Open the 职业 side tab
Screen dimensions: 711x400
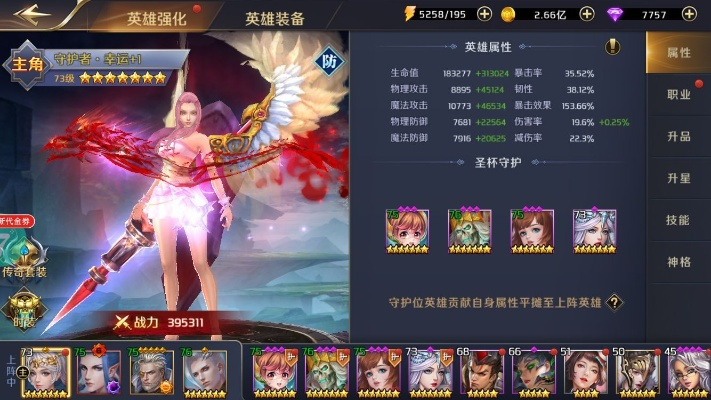click(678, 94)
